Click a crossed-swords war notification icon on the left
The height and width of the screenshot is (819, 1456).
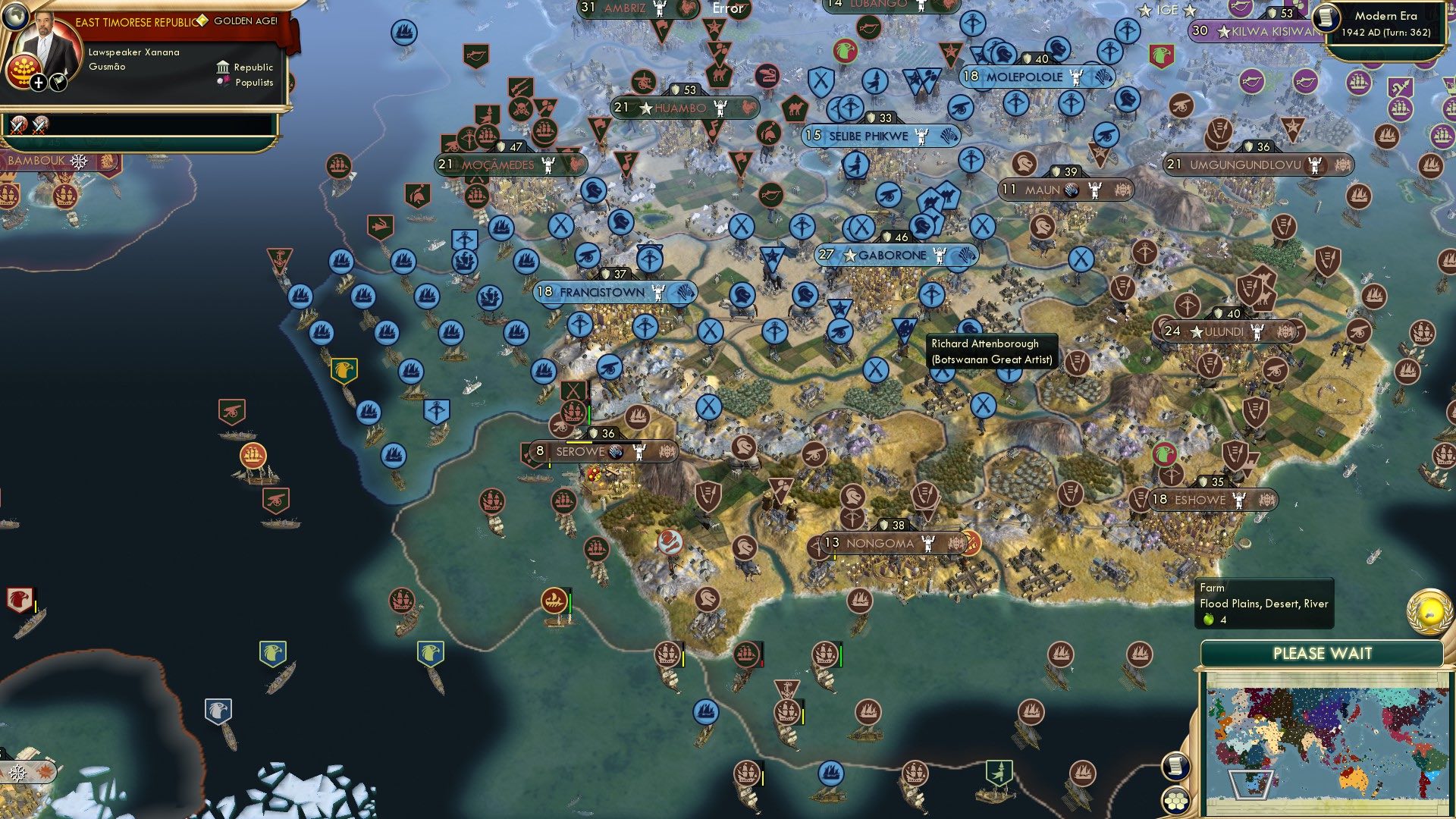(19, 127)
